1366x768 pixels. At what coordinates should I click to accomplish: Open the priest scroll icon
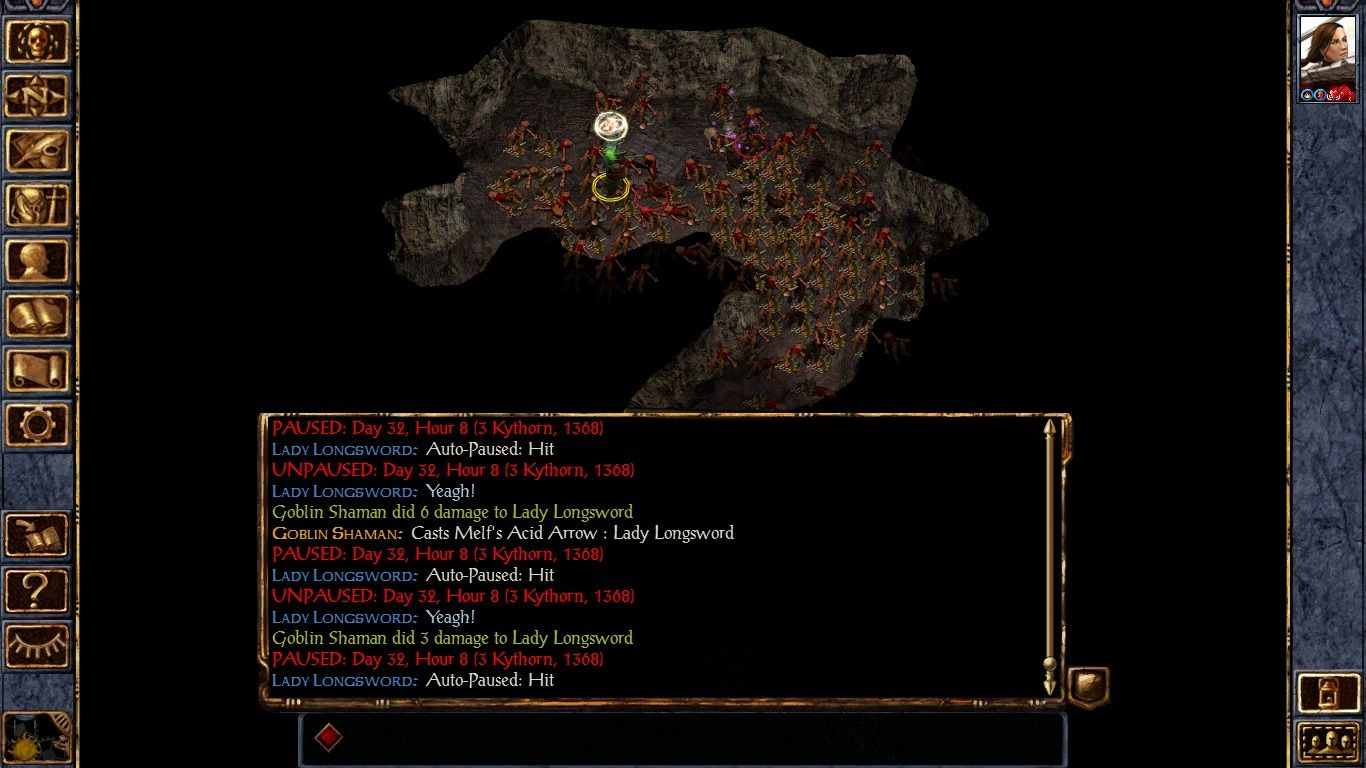pyautogui.click(x=37, y=371)
